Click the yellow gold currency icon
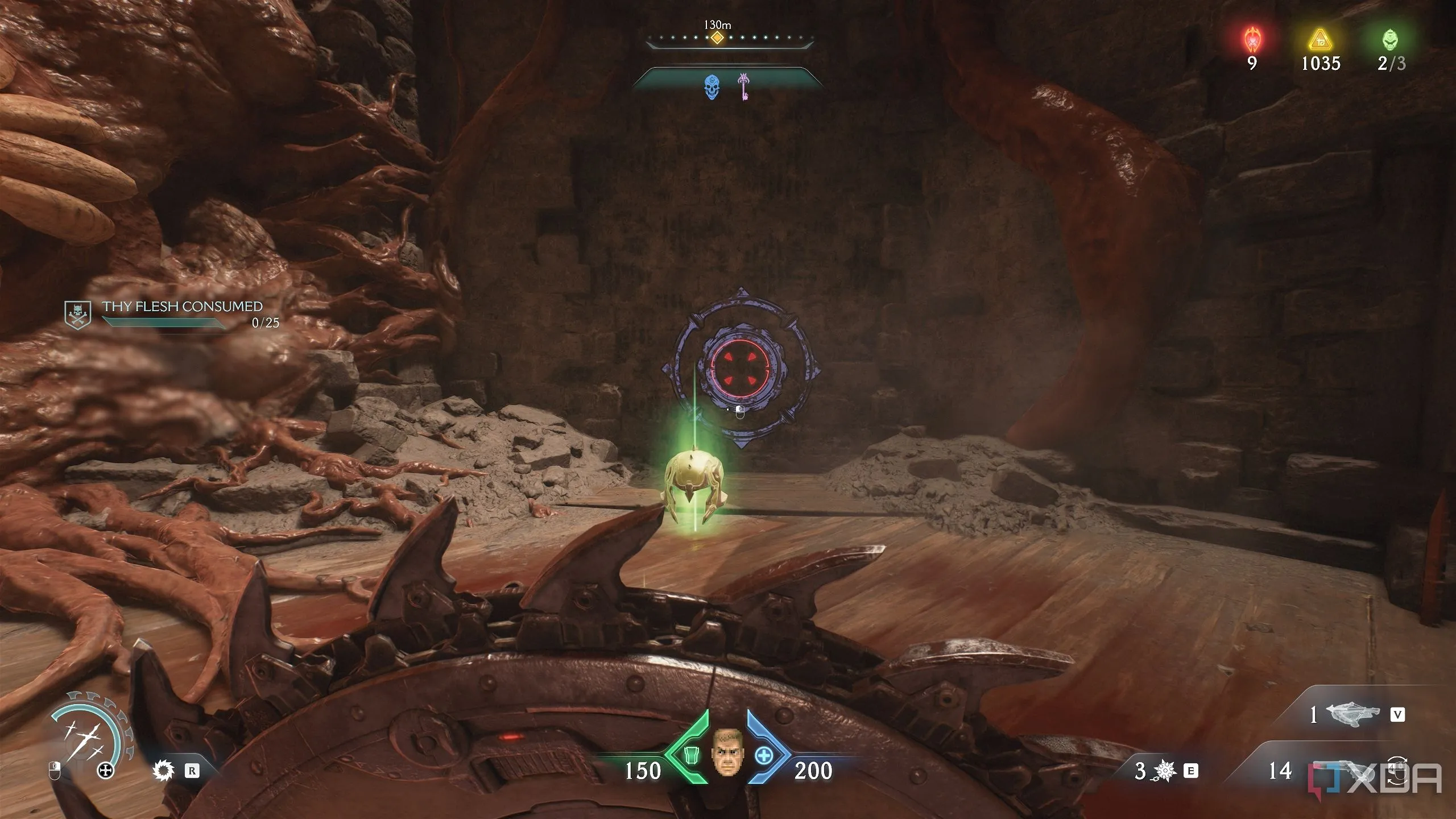This screenshot has width=1456, height=819. click(1321, 40)
